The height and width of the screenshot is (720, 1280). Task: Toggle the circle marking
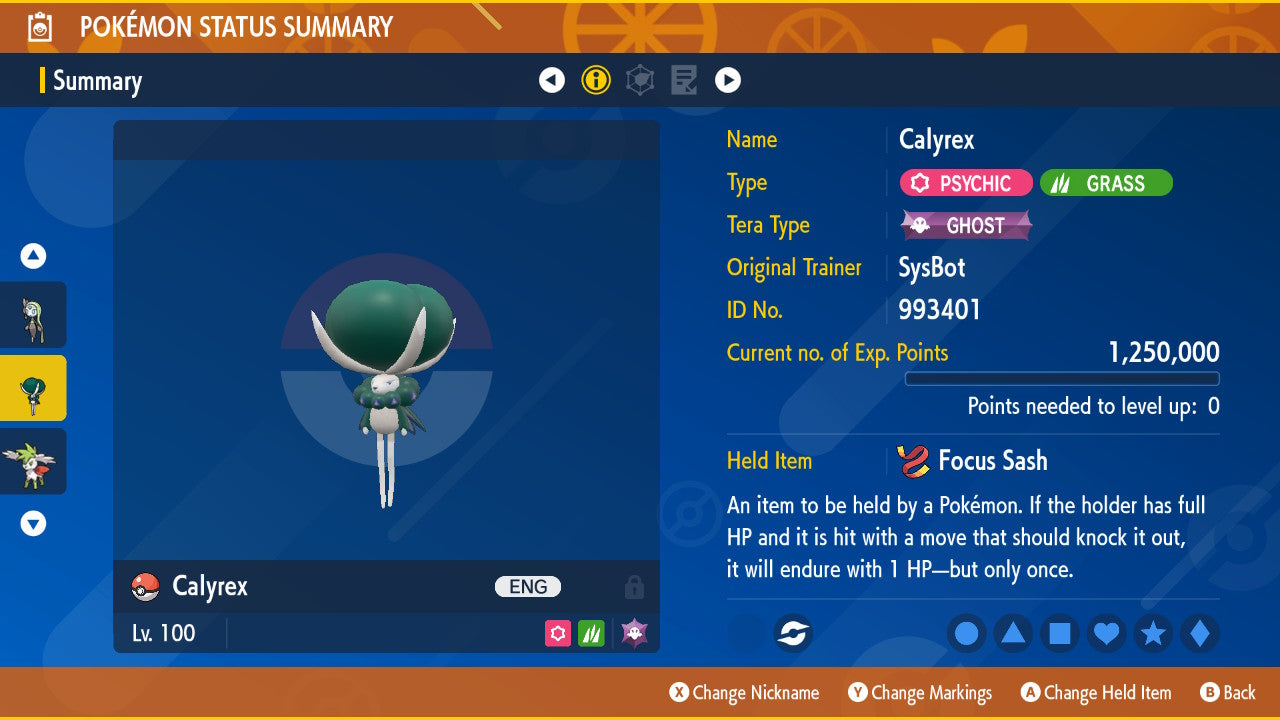tap(966, 634)
